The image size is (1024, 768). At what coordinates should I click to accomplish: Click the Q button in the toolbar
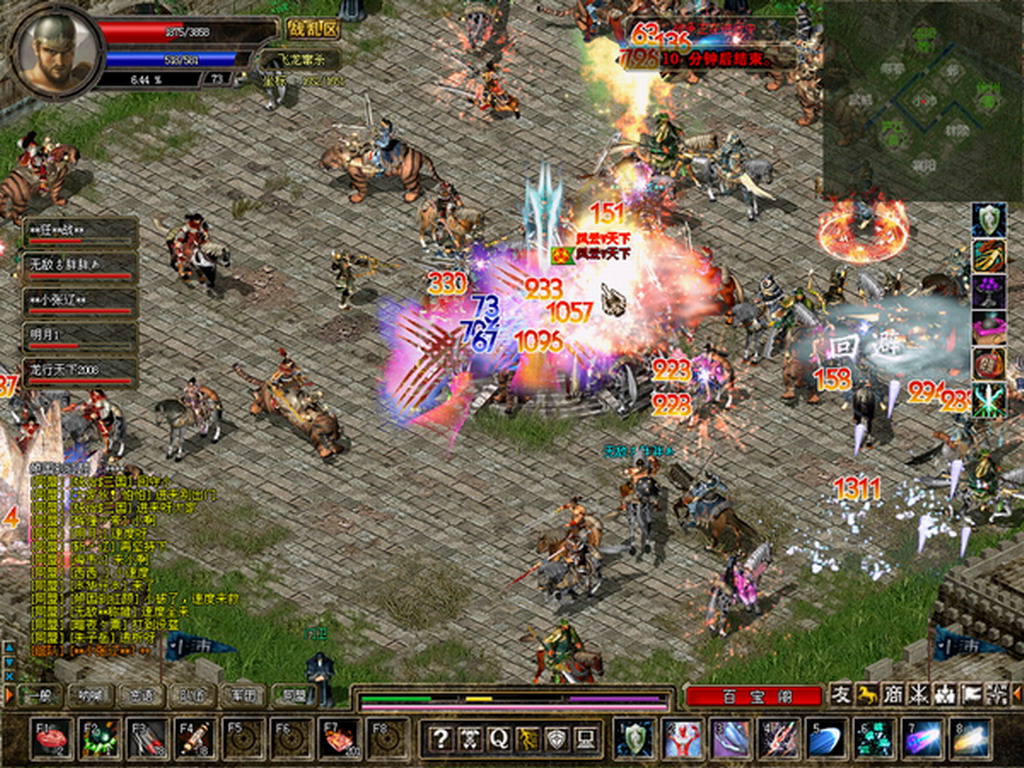pyautogui.click(x=498, y=739)
